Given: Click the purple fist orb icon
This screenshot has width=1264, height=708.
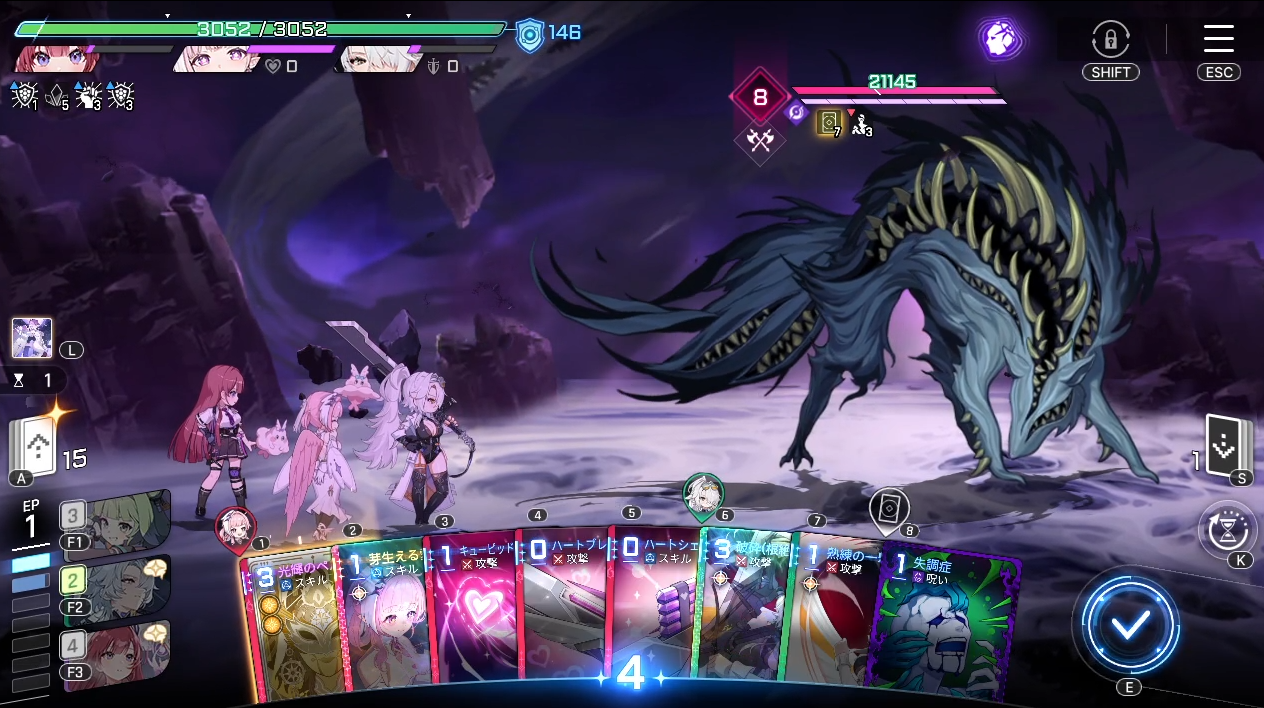Looking at the screenshot, I should pos(998,39).
